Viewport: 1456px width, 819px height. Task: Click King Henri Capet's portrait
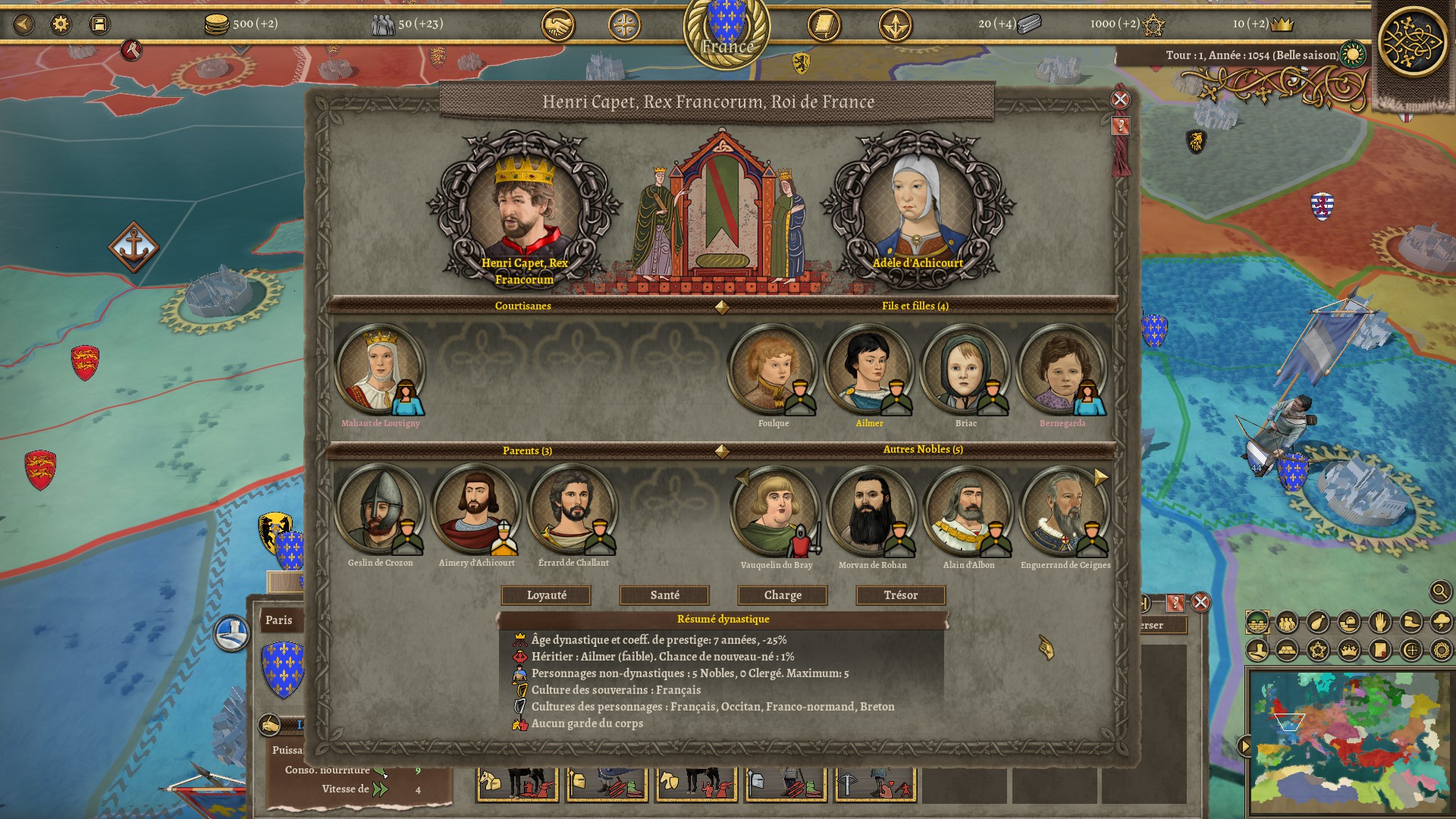[x=523, y=205]
